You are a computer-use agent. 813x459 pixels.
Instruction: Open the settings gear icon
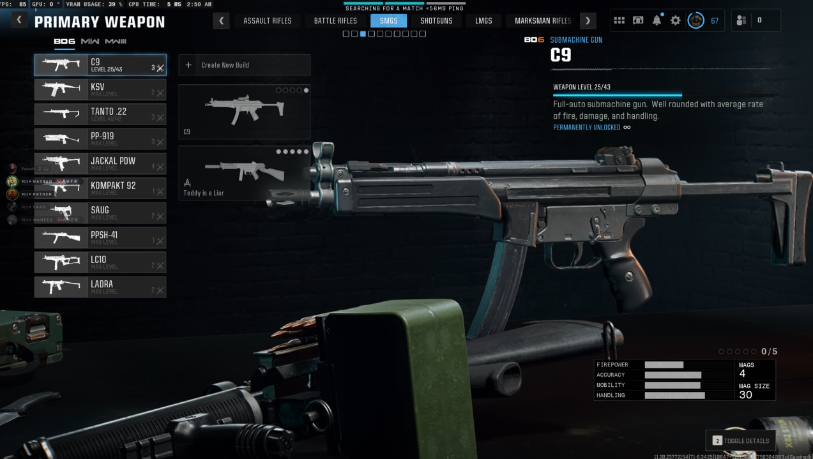pyautogui.click(x=675, y=20)
